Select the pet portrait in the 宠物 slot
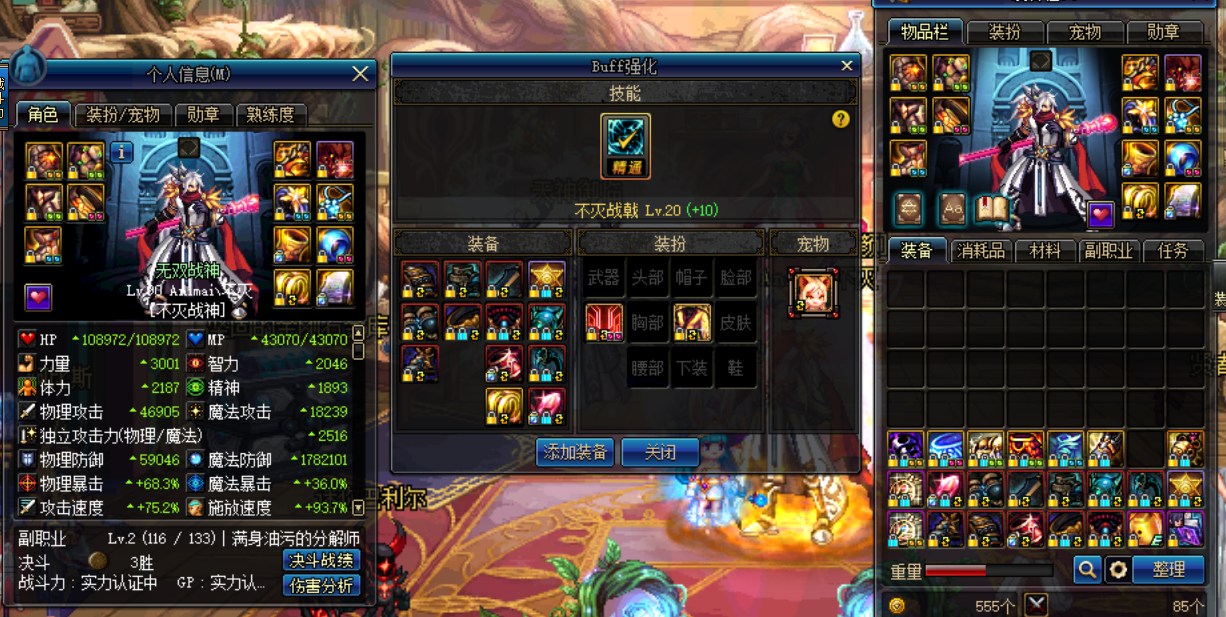 [x=813, y=292]
